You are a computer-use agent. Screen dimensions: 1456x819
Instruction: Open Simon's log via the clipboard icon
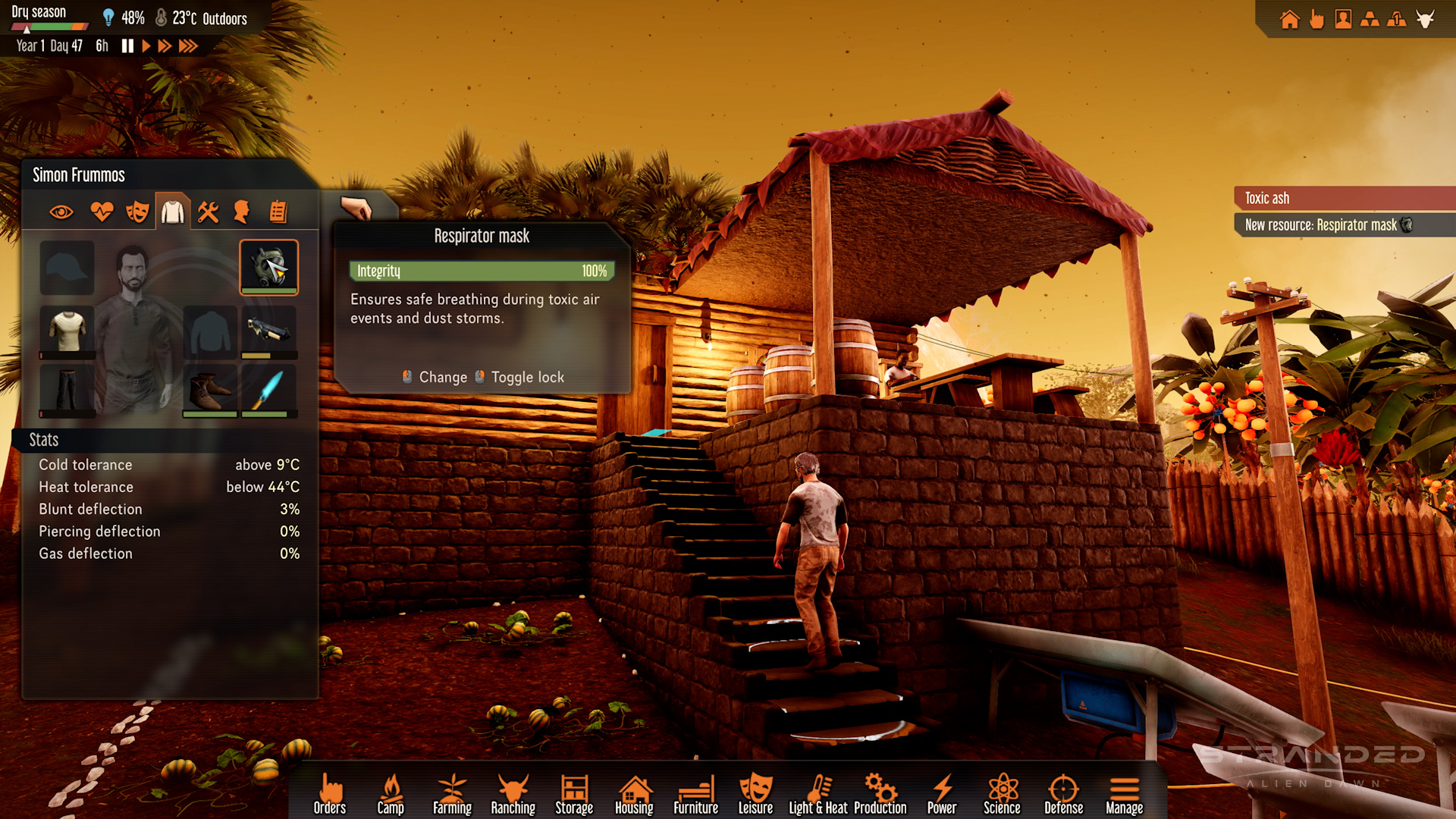(x=278, y=212)
